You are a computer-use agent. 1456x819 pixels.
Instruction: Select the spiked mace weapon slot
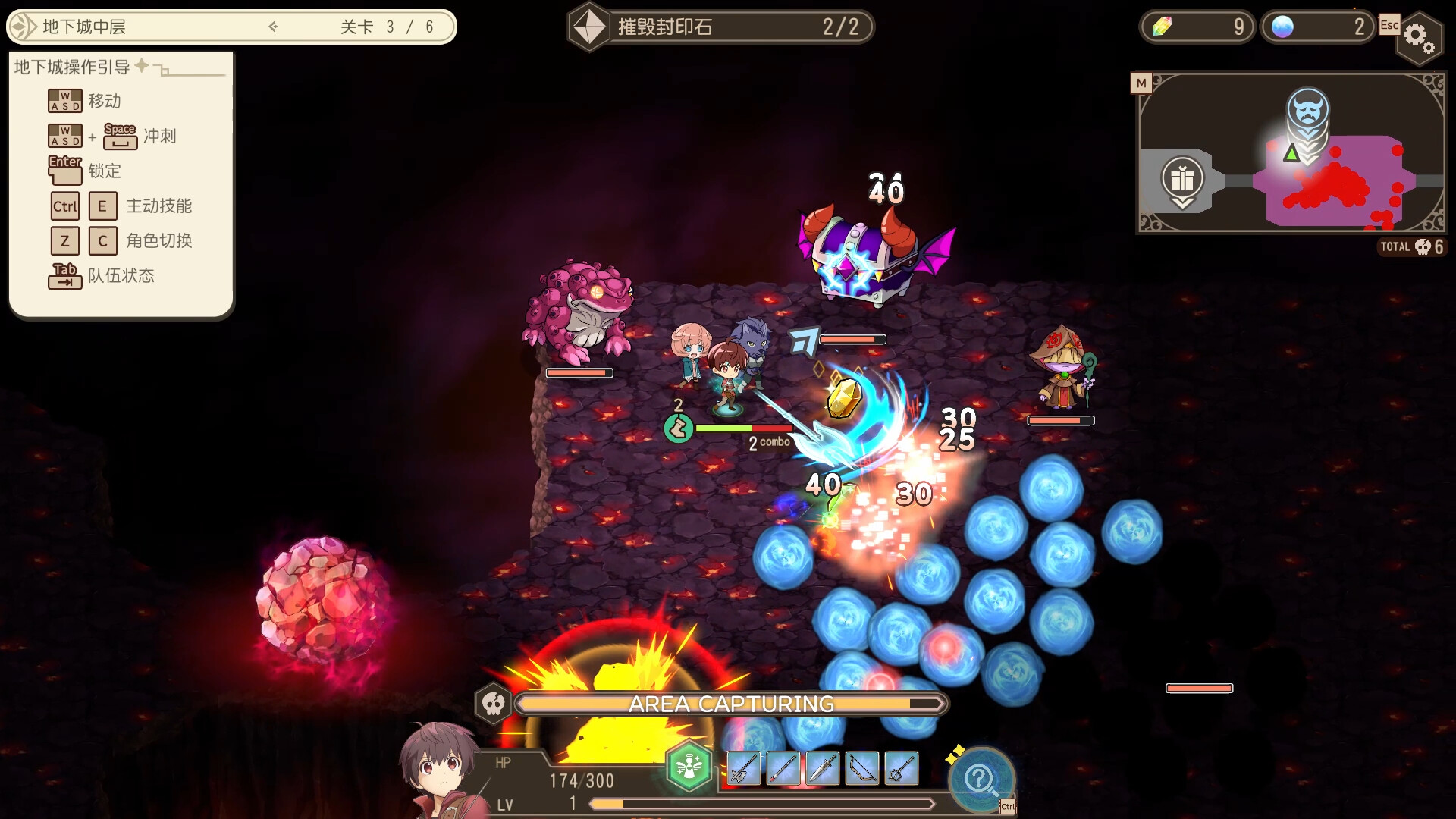click(901, 768)
